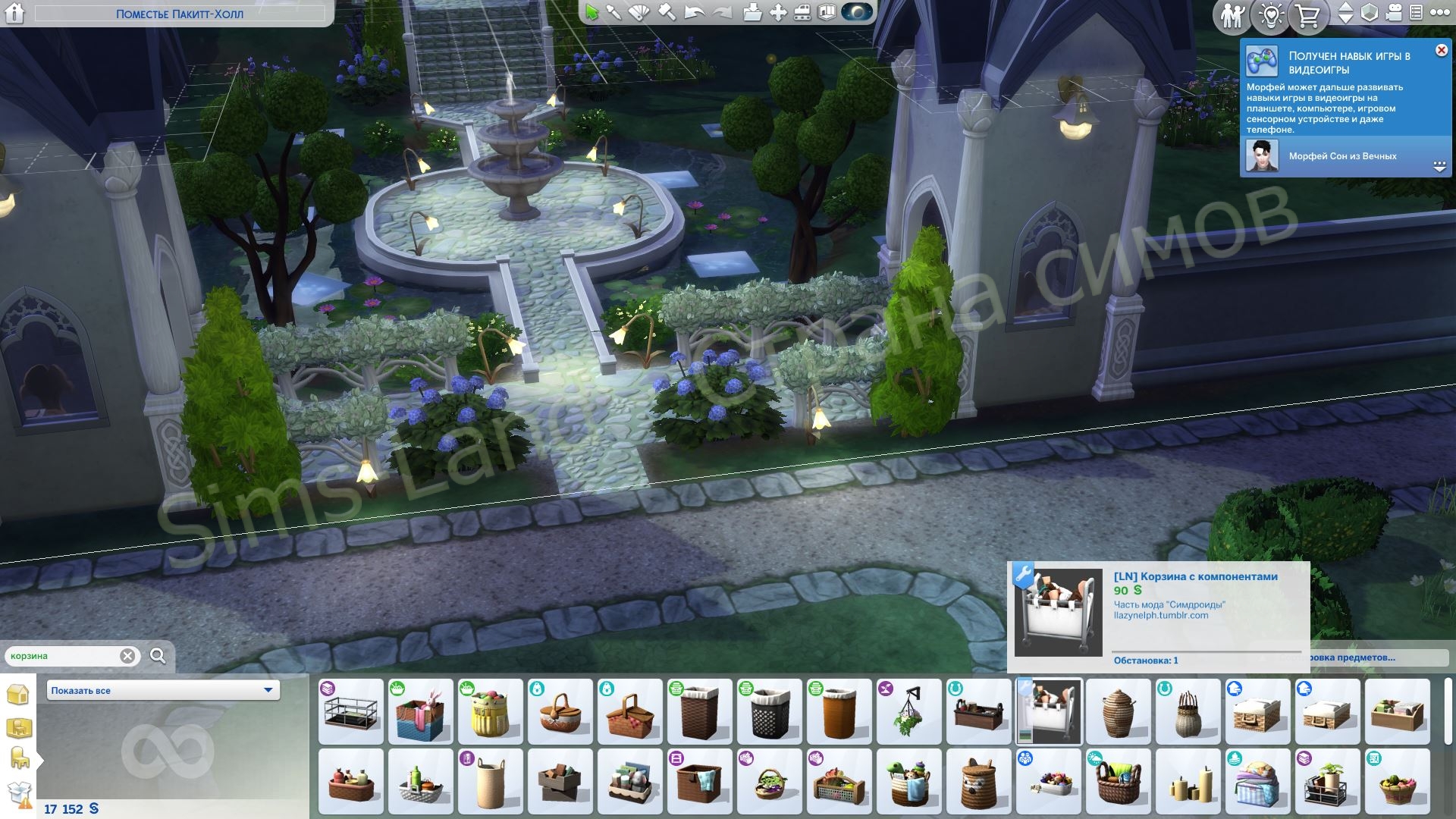Select the glass terrarium case item
The width and height of the screenshot is (1456, 819).
tap(350, 712)
